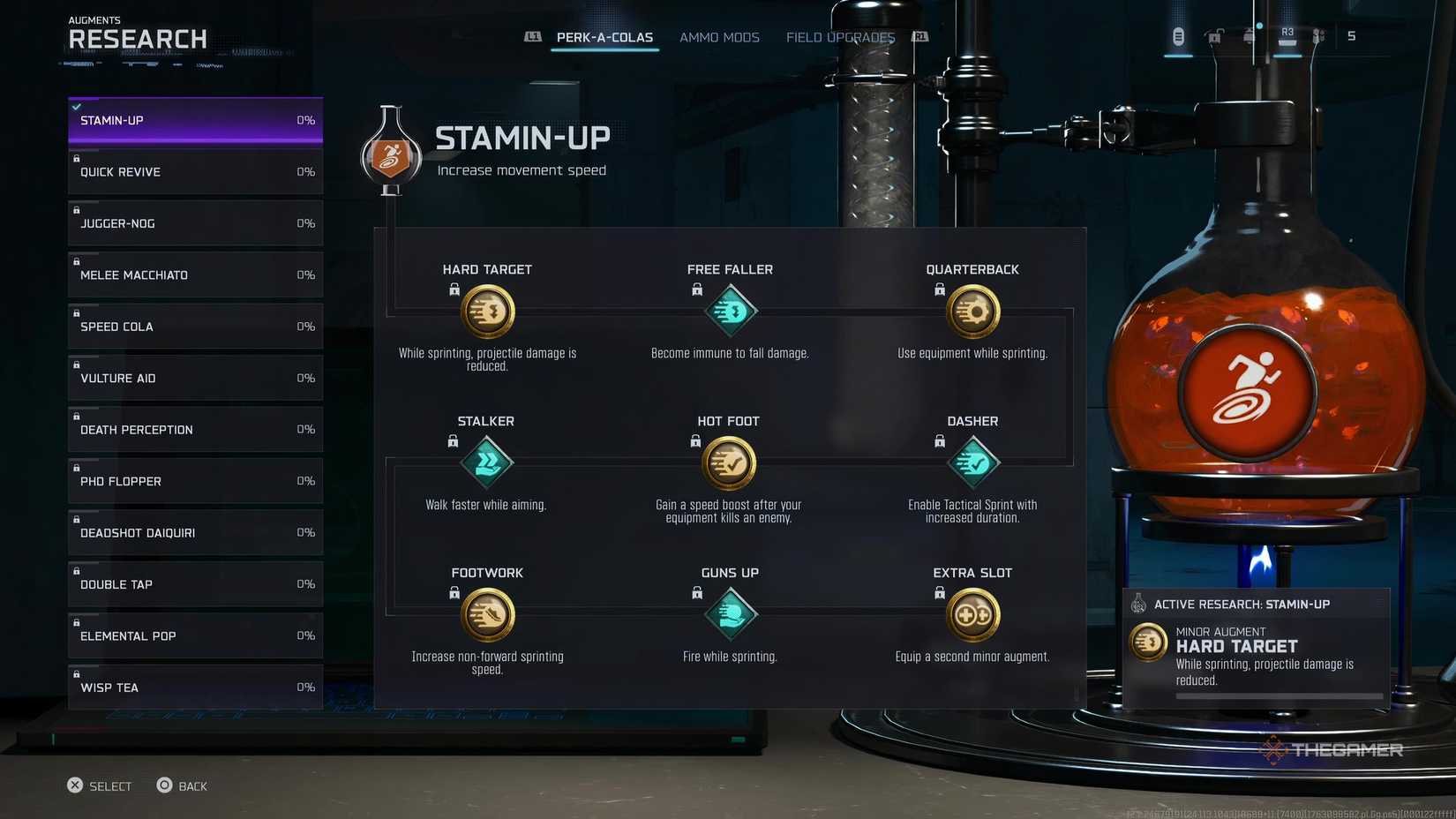The width and height of the screenshot is (1456, 819).
Task: Select the Guns Up augment icon
Action: tap(730, 614)
